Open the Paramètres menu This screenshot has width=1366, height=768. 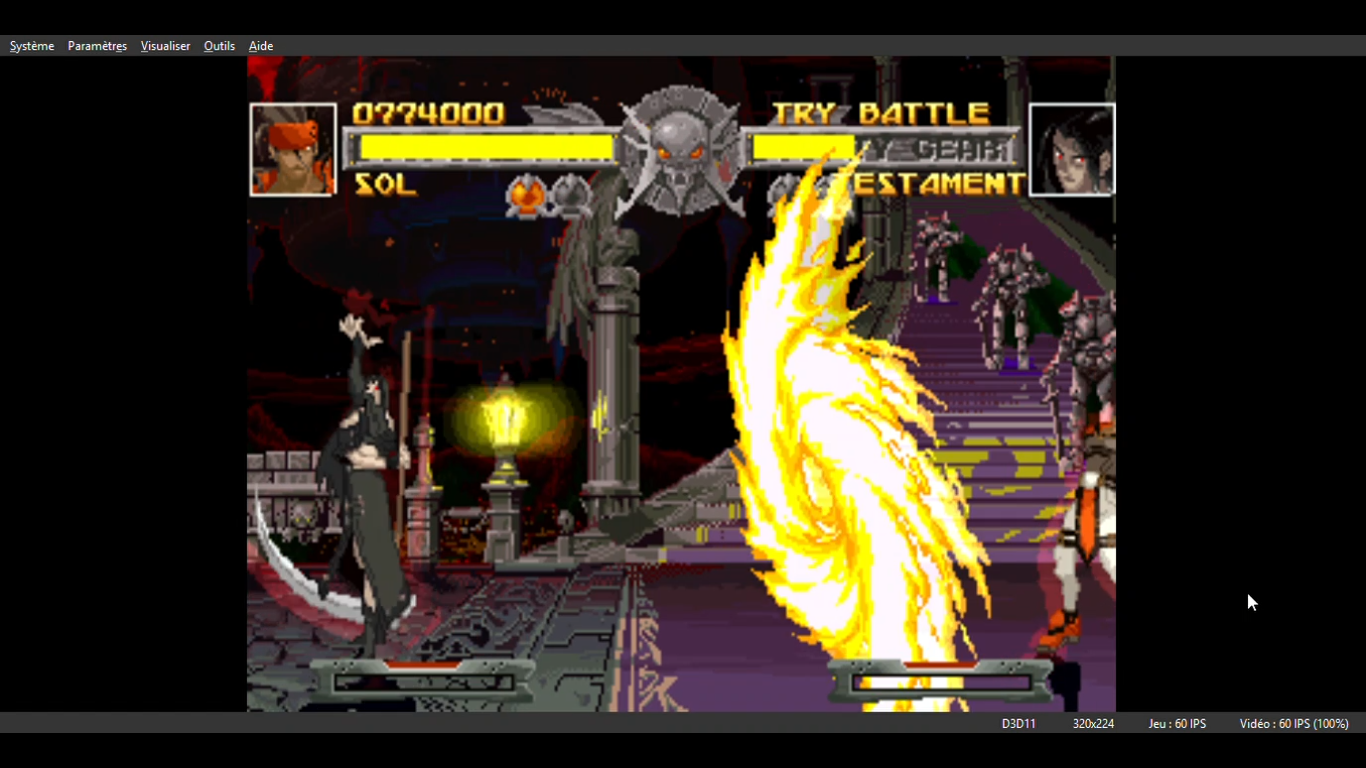[97, 46]
